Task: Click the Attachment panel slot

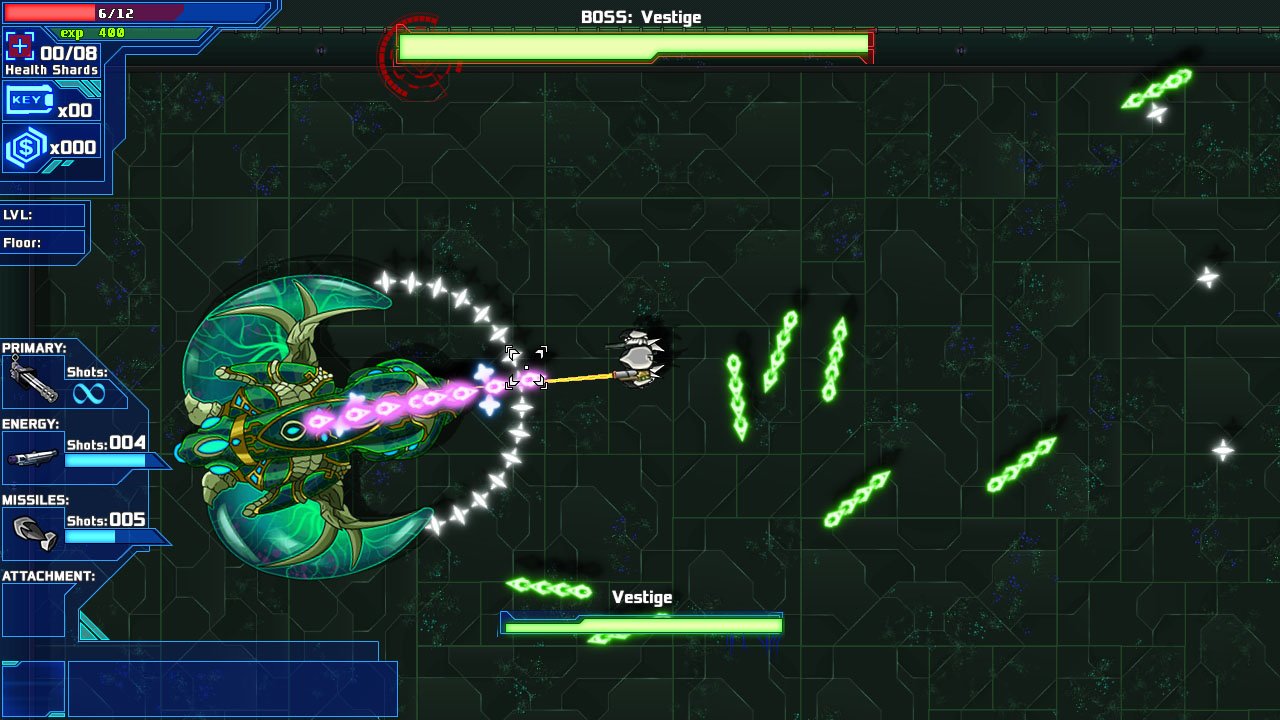Action: [x=33, y=611]
